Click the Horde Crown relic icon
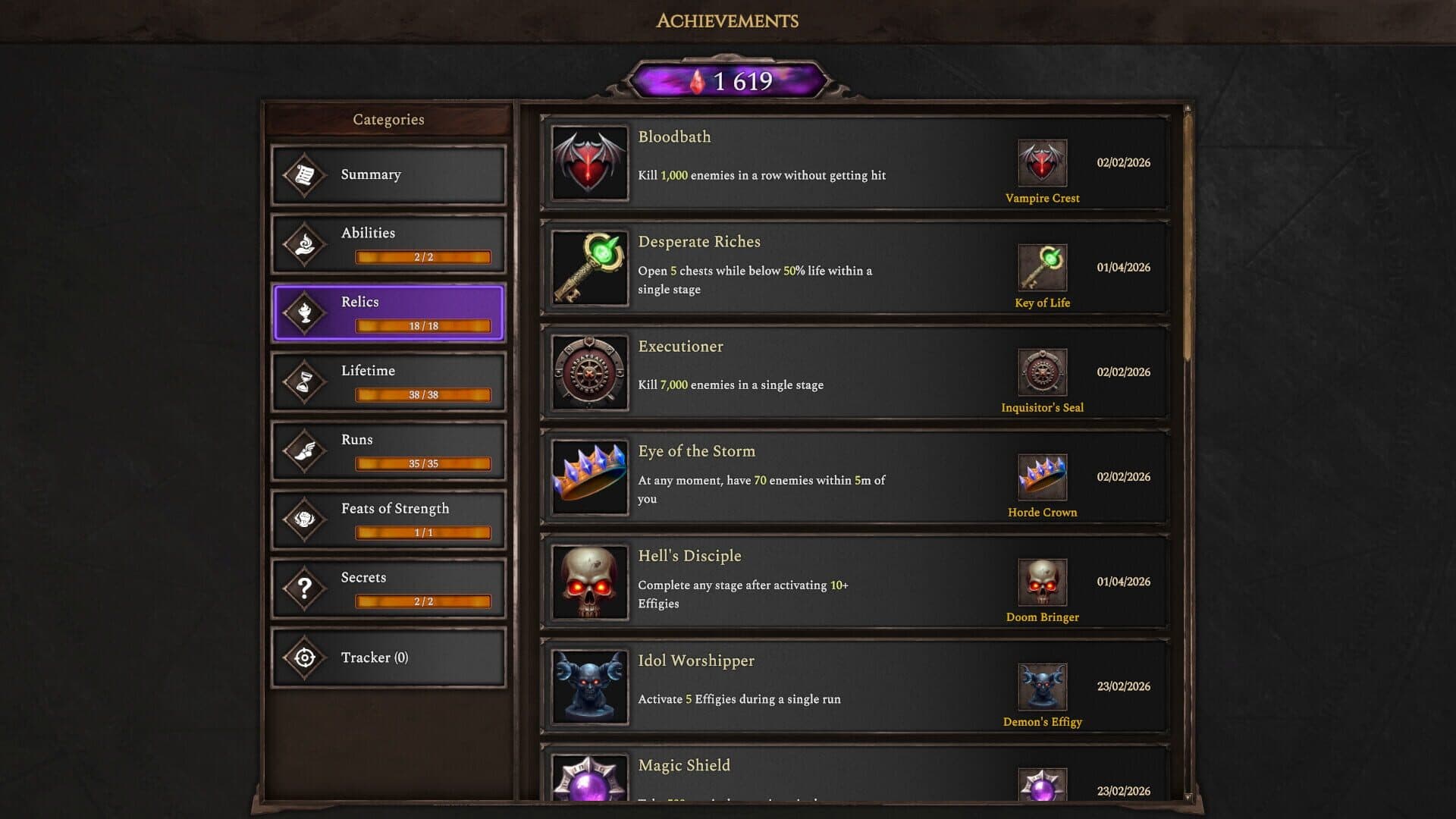Viewport: 1456px width, 819px height. coord(1042,478)
